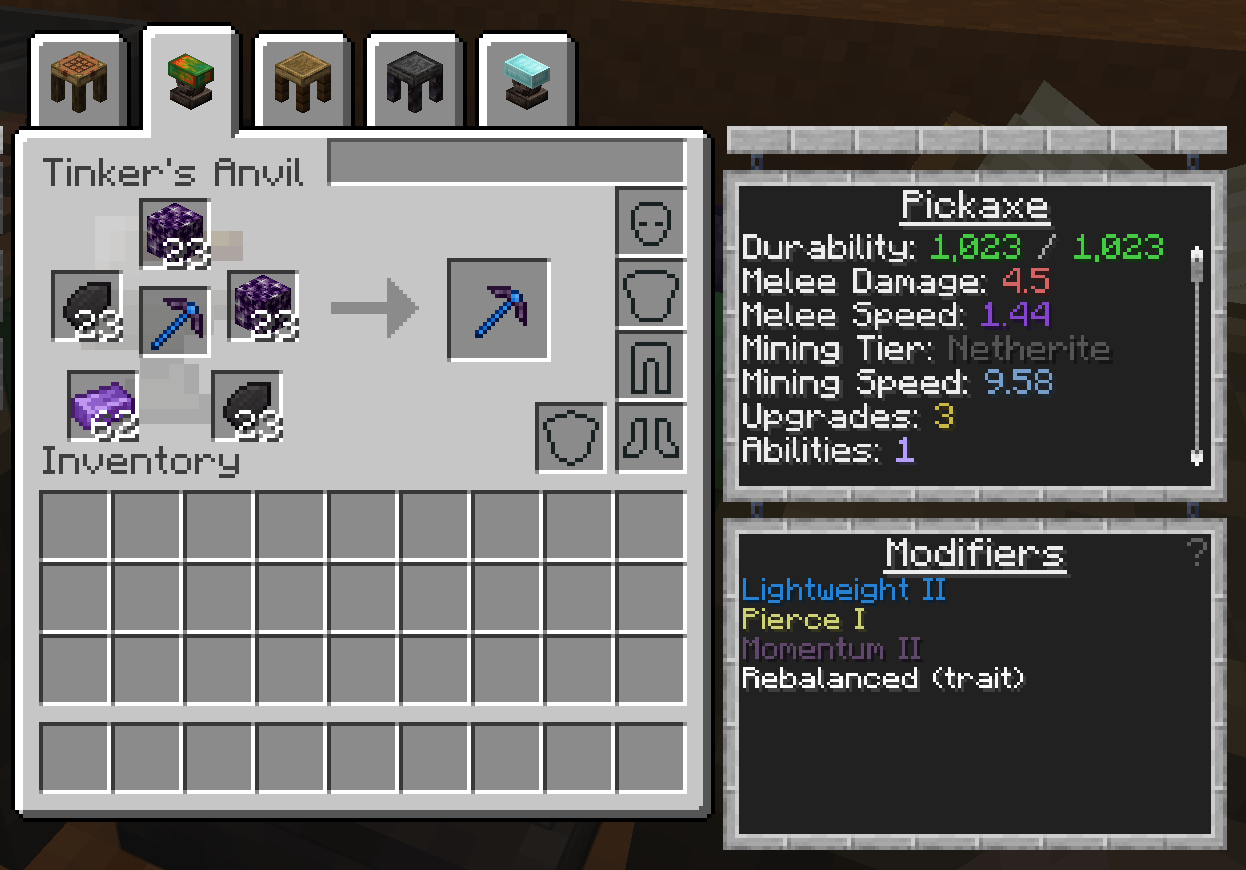Select the boots outline slot
This screenshot has height=870, width=1246.
[651, 438]
